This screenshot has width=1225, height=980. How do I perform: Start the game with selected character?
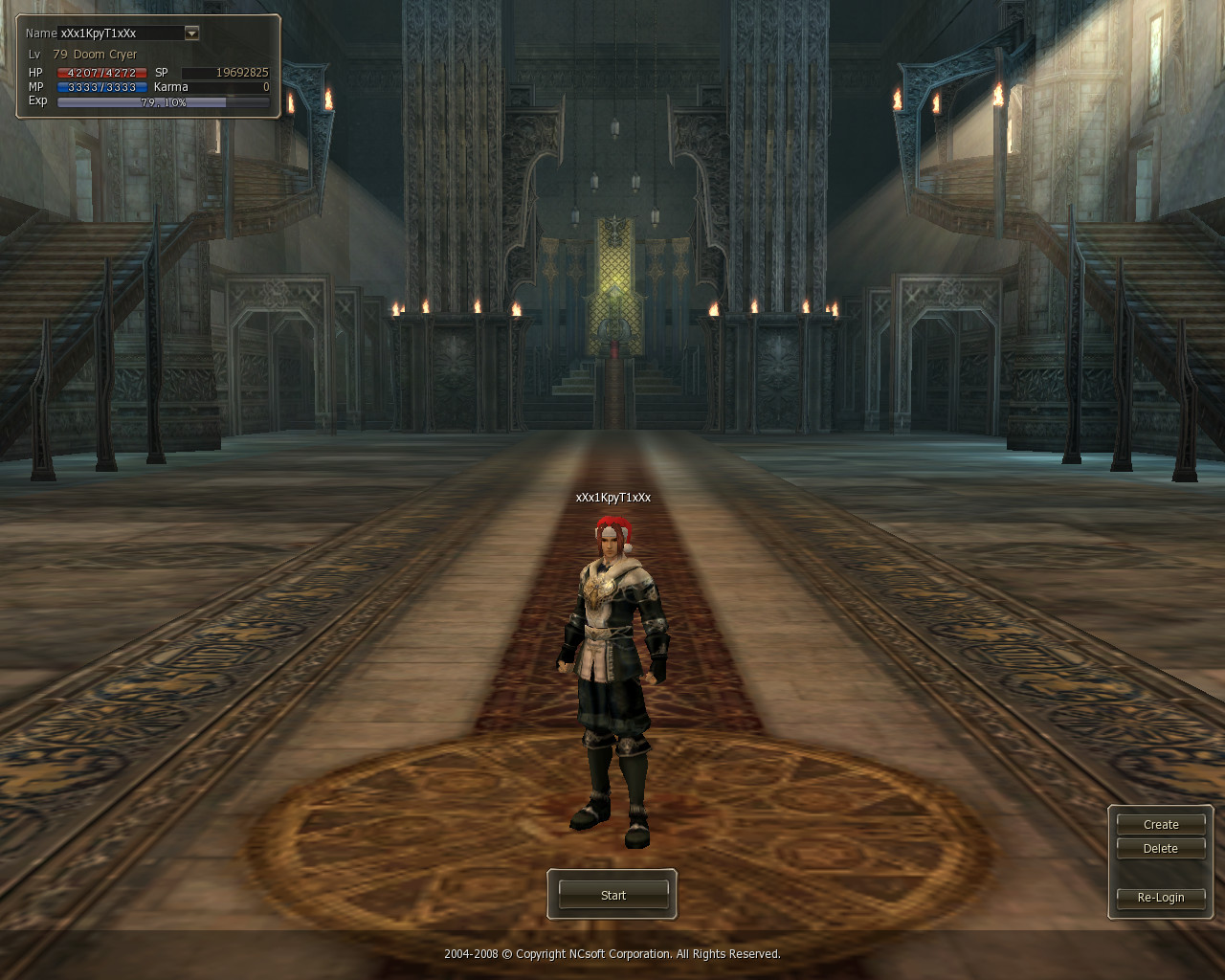612,895
